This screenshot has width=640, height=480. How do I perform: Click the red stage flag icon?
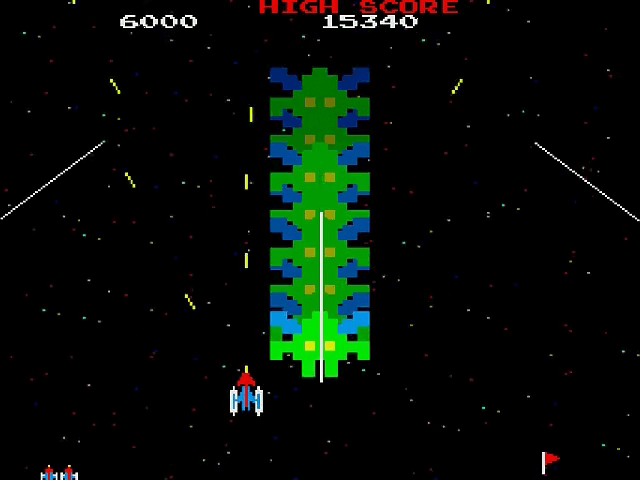coord(550,461)
